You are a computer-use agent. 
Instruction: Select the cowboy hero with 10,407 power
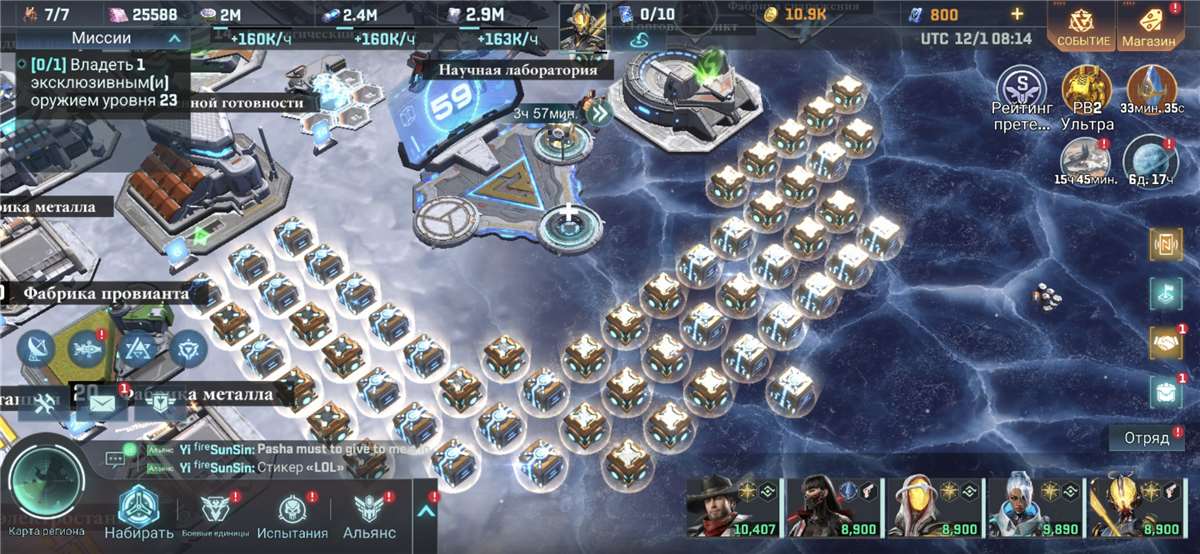pyautogui.click(x=723, y=507)
